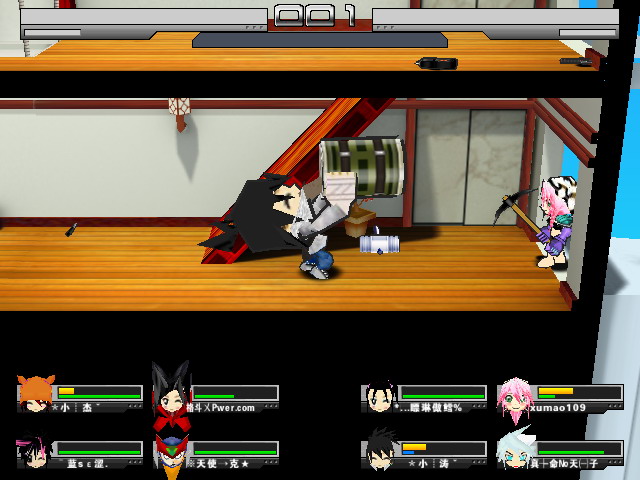Pick the pink-haired xumao109 portrait
The image size is (640, 480).
[x=514, y=396]
